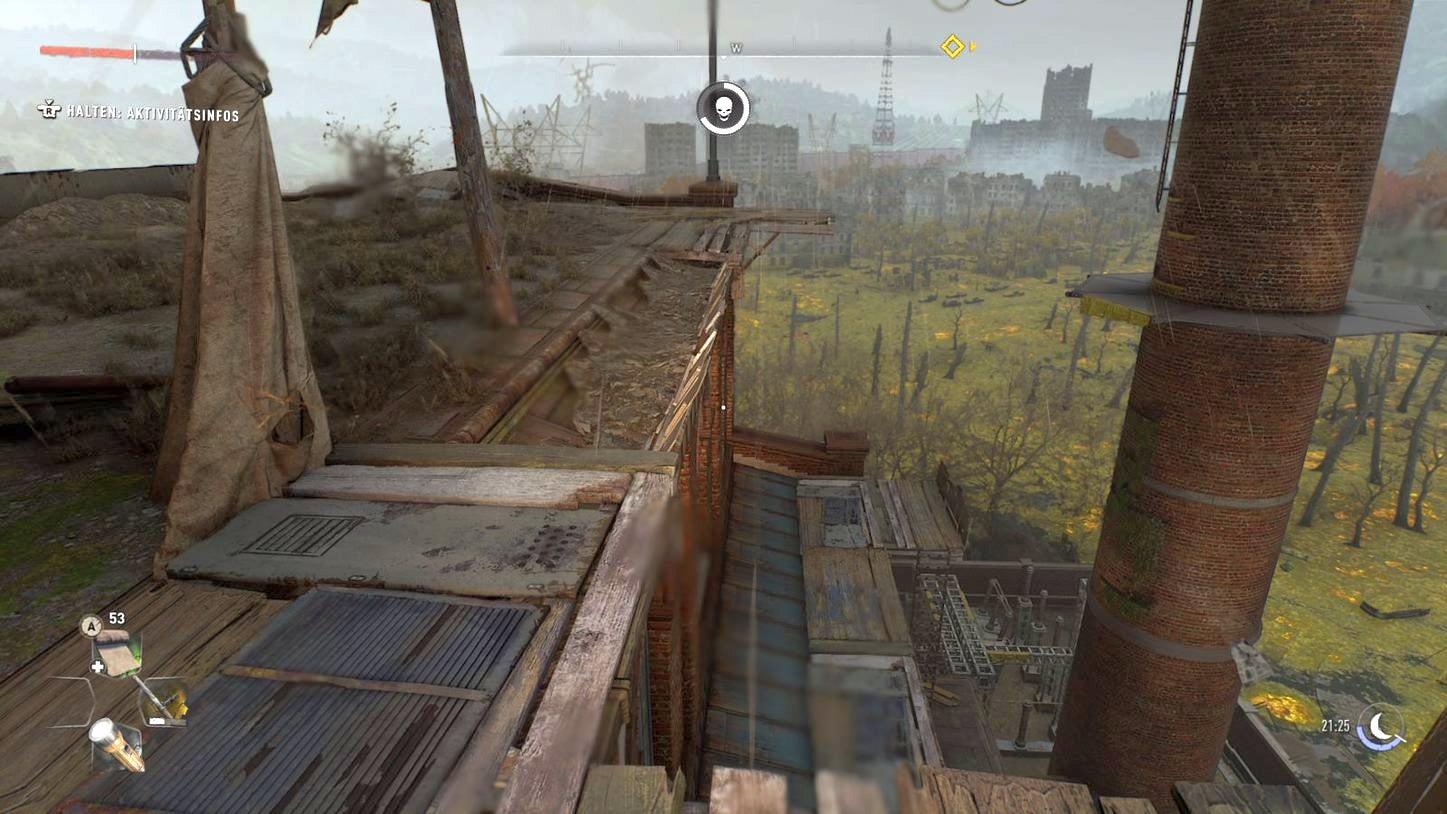Toggle the enemy skull awareness indicator
1447x814 pixels.
coord(724,110)
